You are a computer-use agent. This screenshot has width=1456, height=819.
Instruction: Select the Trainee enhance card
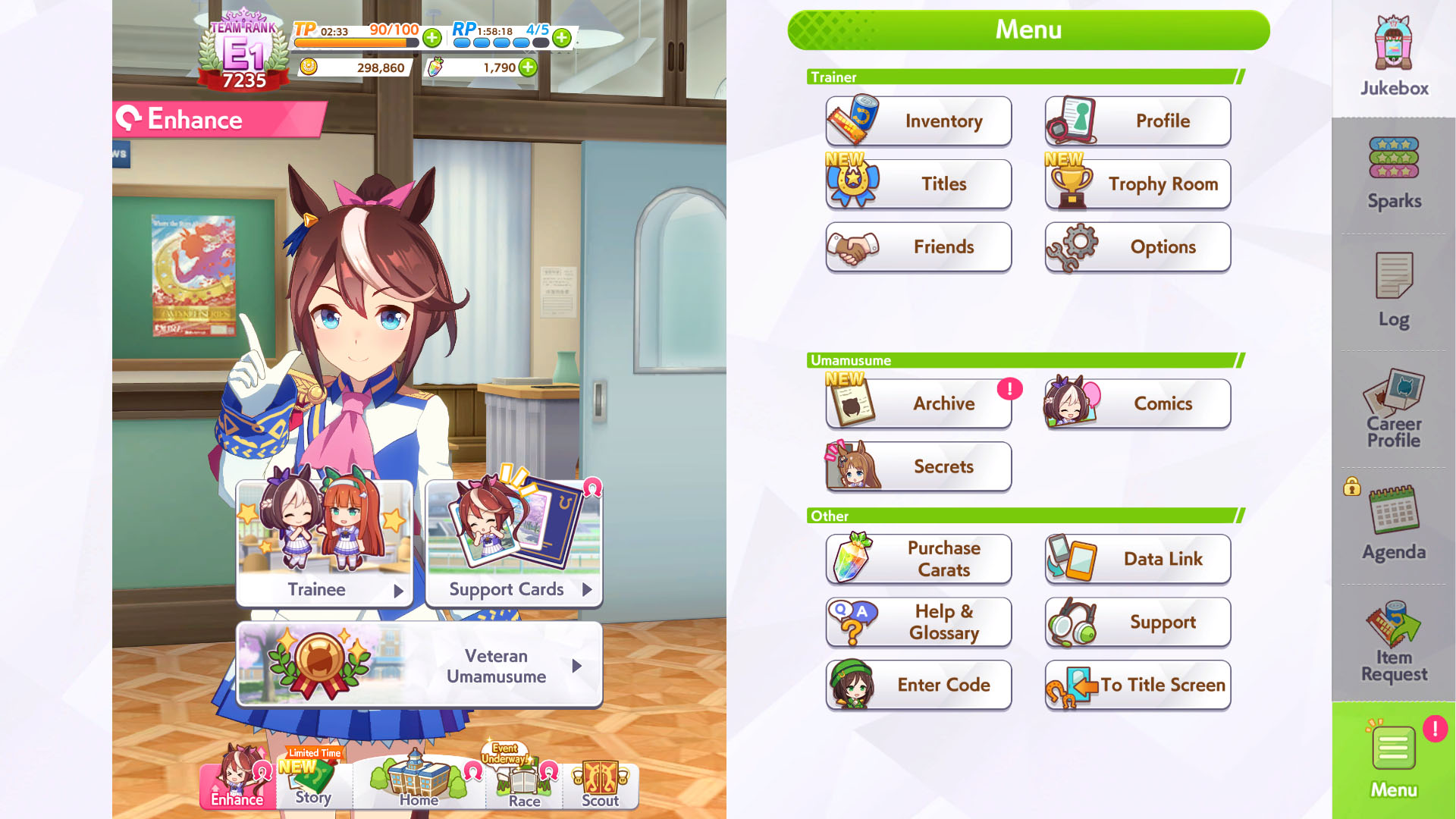click(325, 542)
